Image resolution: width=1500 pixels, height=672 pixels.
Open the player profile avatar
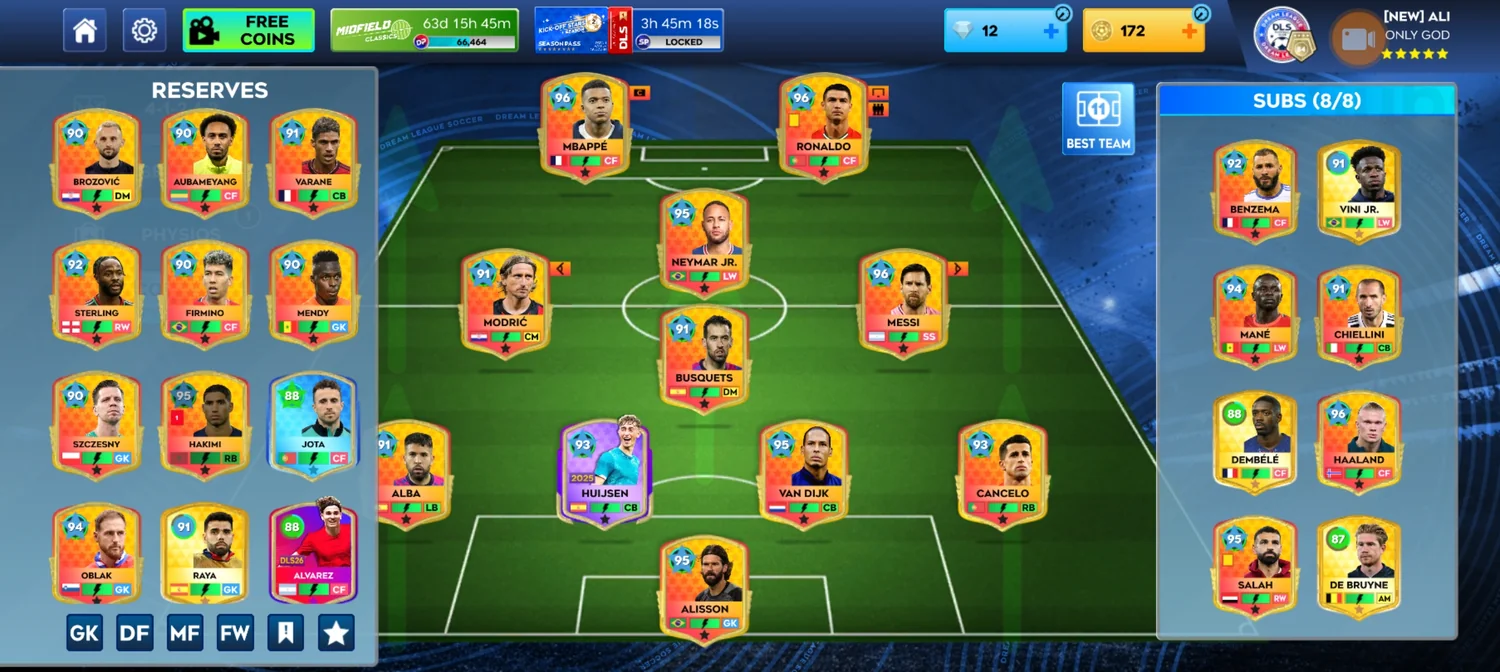point(1355,38)
